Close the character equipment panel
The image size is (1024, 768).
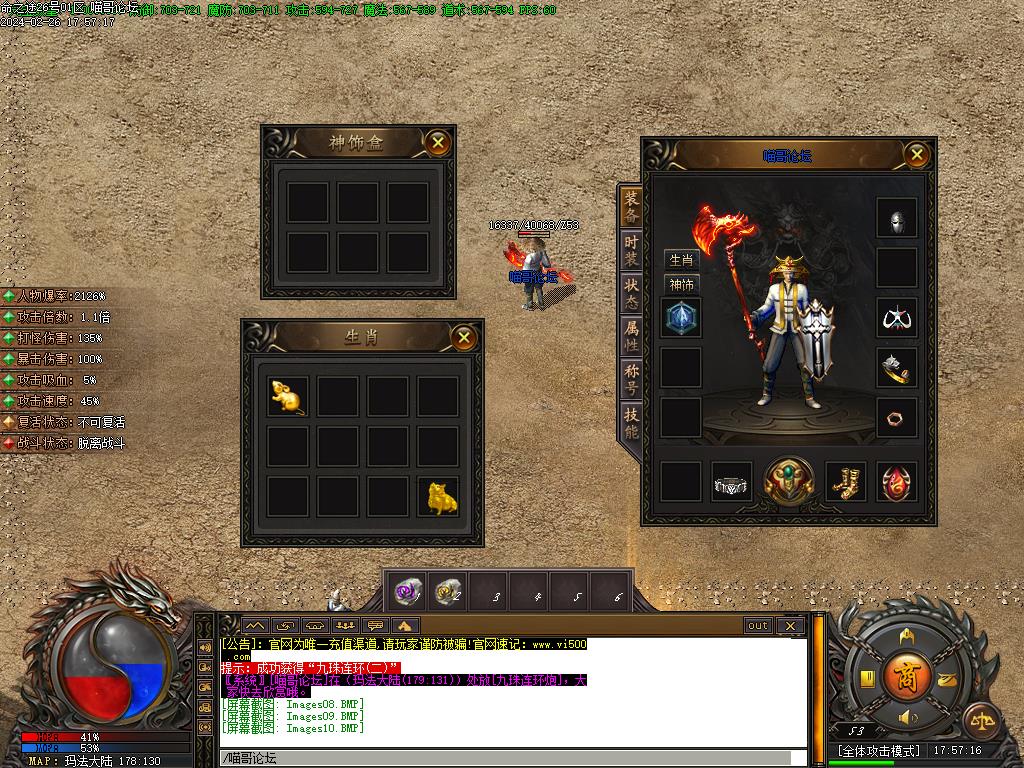point(916,154)
